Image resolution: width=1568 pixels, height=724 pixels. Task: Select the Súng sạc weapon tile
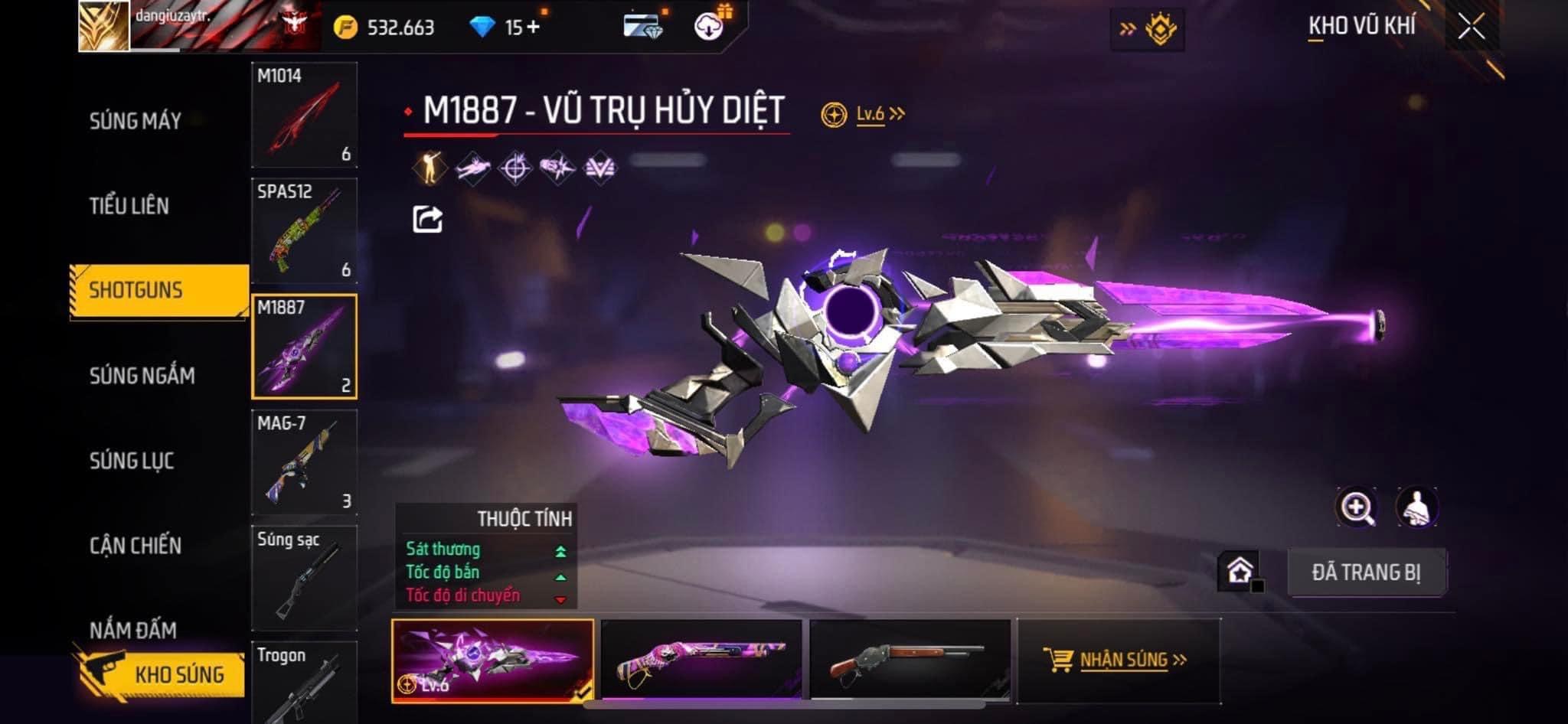[x=304, y=578]
